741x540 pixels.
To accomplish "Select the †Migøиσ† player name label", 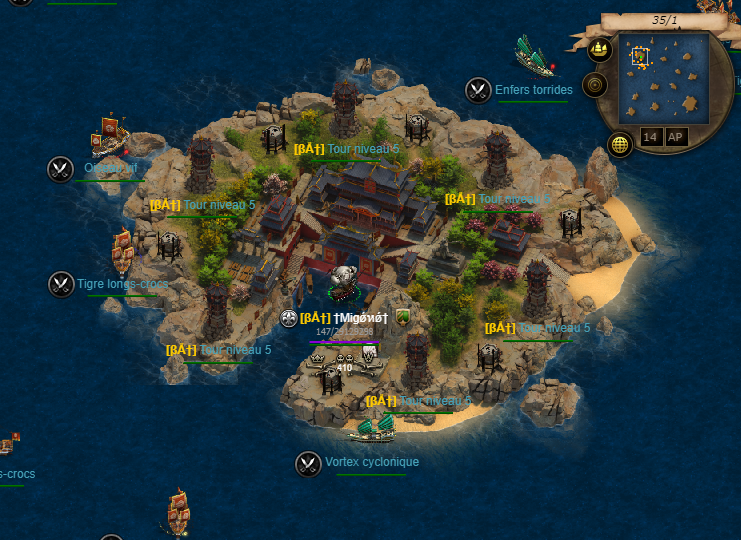I will [360, 317].
